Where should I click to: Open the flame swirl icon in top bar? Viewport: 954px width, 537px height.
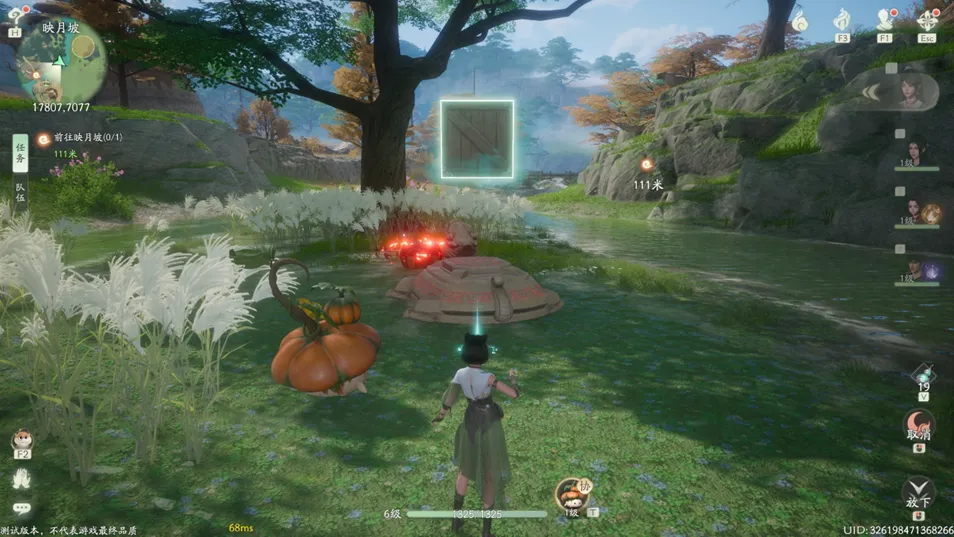point(800,20)
